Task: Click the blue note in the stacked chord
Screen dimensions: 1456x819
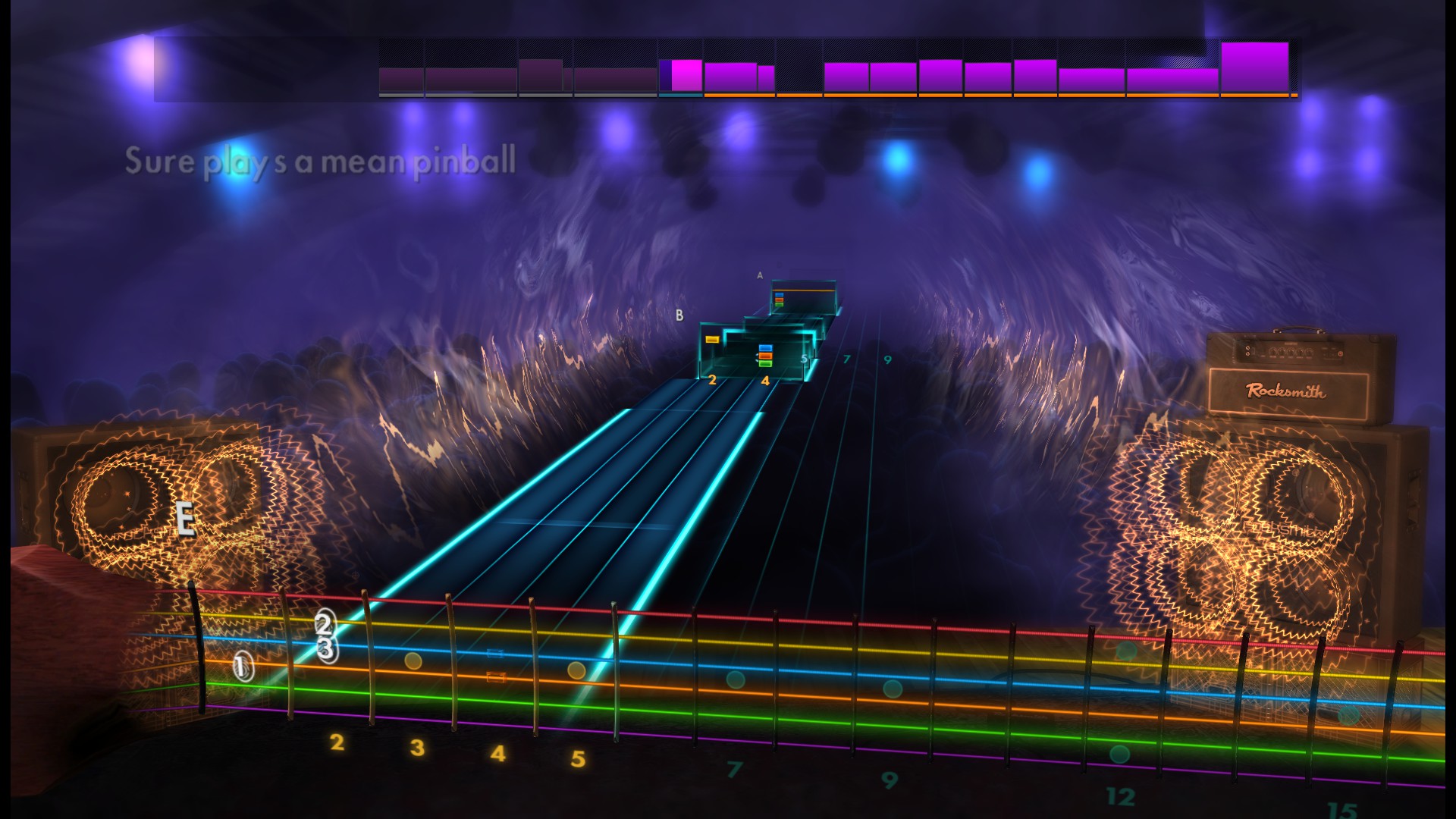Action: click(766, 348)
